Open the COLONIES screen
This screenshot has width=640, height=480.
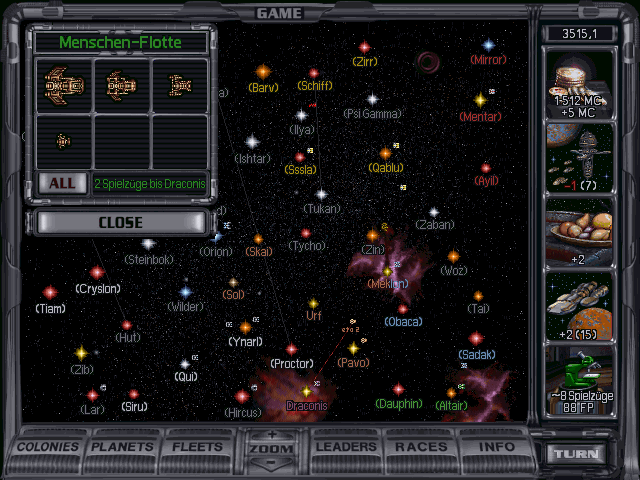pos(48,446)
